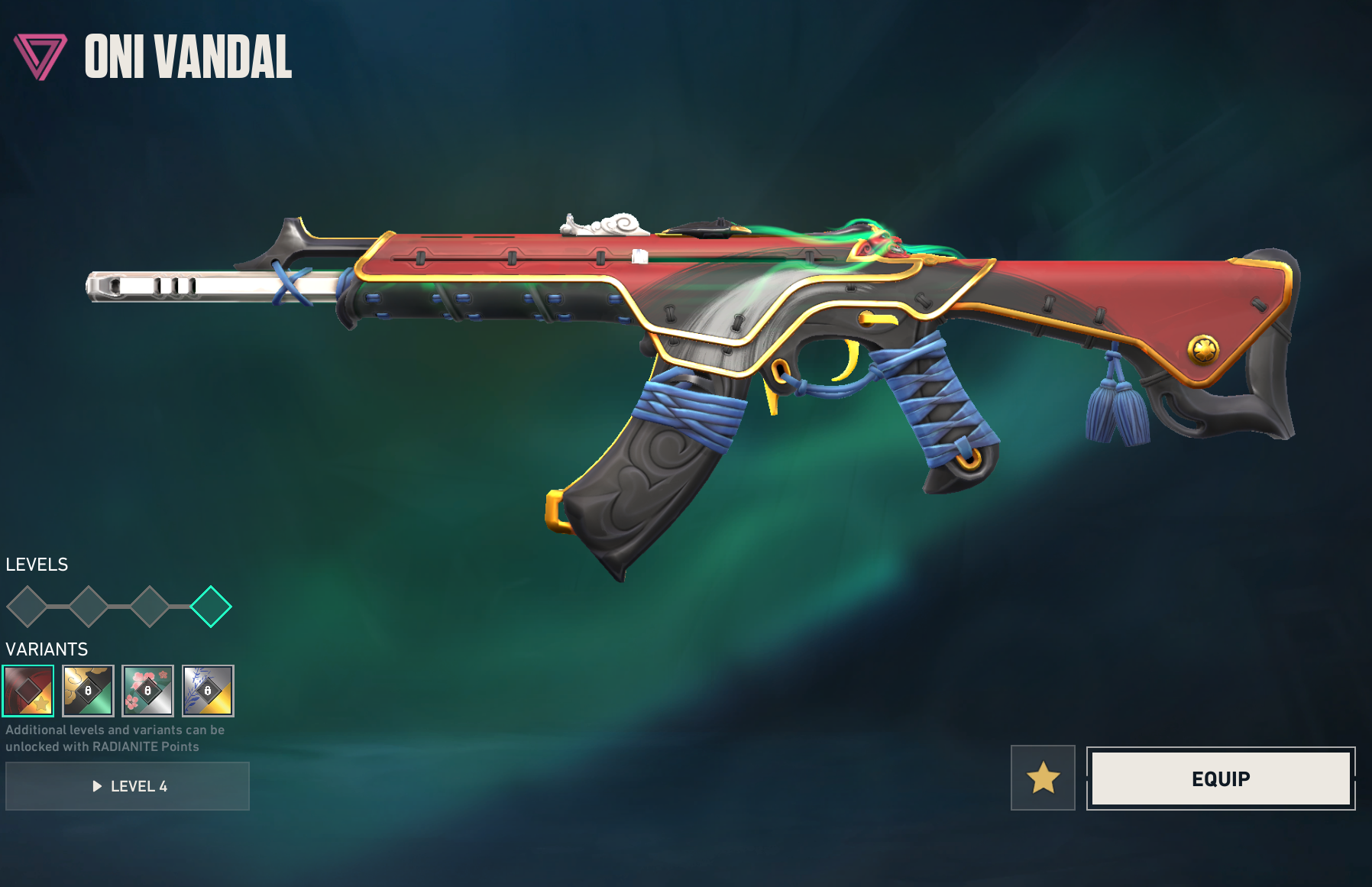Image resolution: width=1372 pixels, height=887 pixels.
Task: Play the Level 4 preview video
Action: point(128,786)
